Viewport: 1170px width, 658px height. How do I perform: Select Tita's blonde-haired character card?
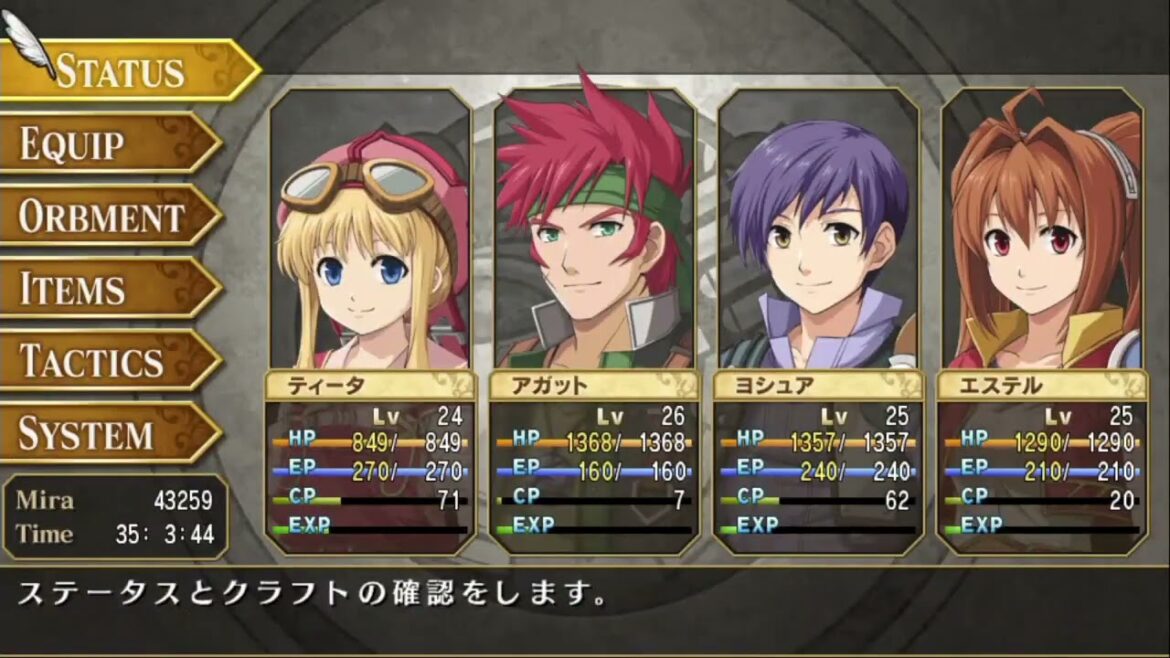point(370,320)
